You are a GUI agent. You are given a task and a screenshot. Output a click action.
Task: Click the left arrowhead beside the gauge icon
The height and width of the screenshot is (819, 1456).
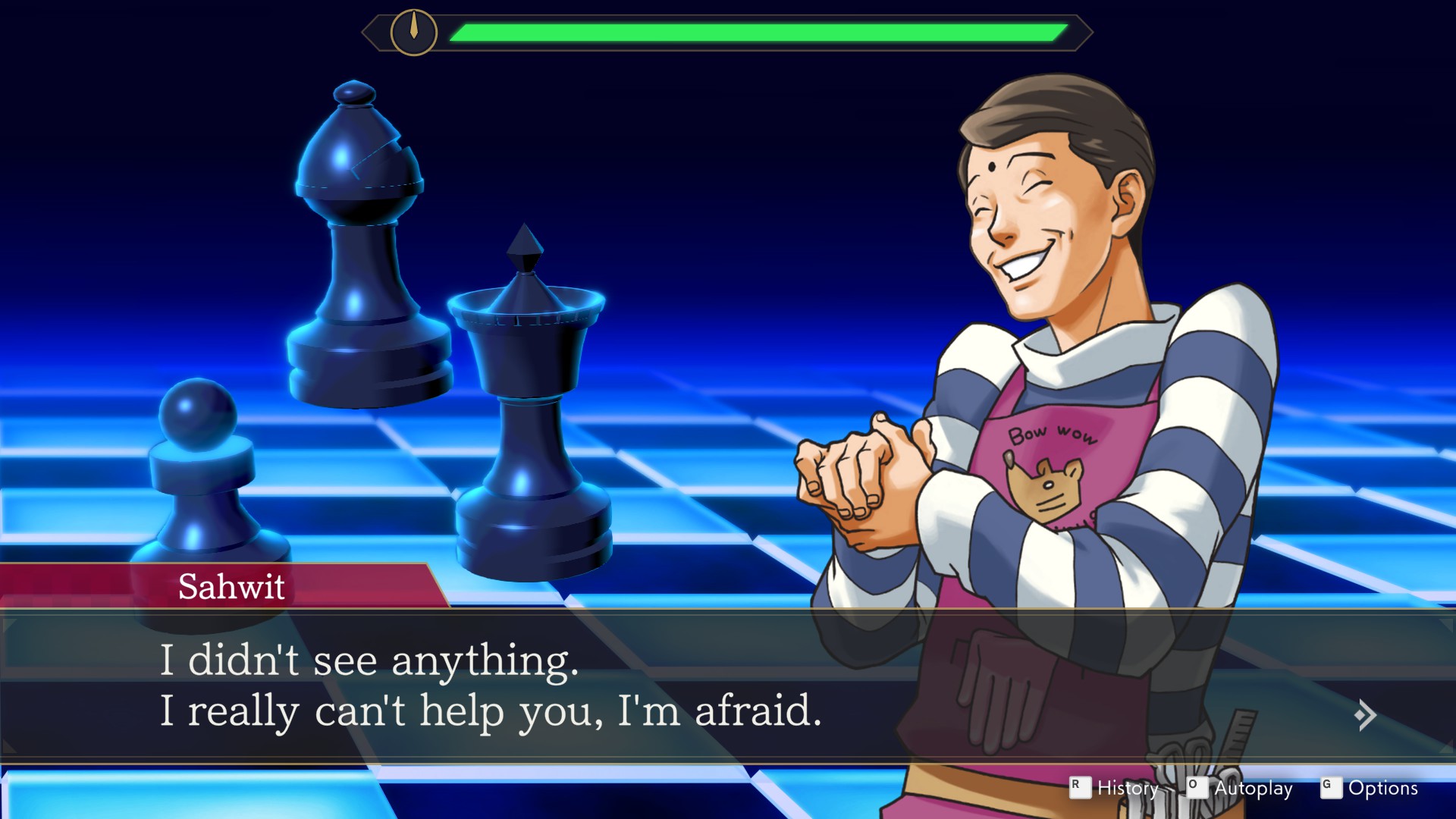click(x=373, y=31)
